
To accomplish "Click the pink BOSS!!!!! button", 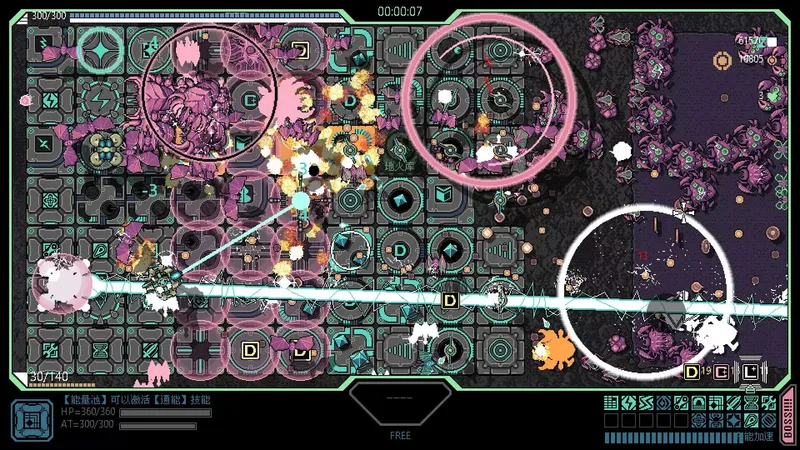I will tap(787, 415).
